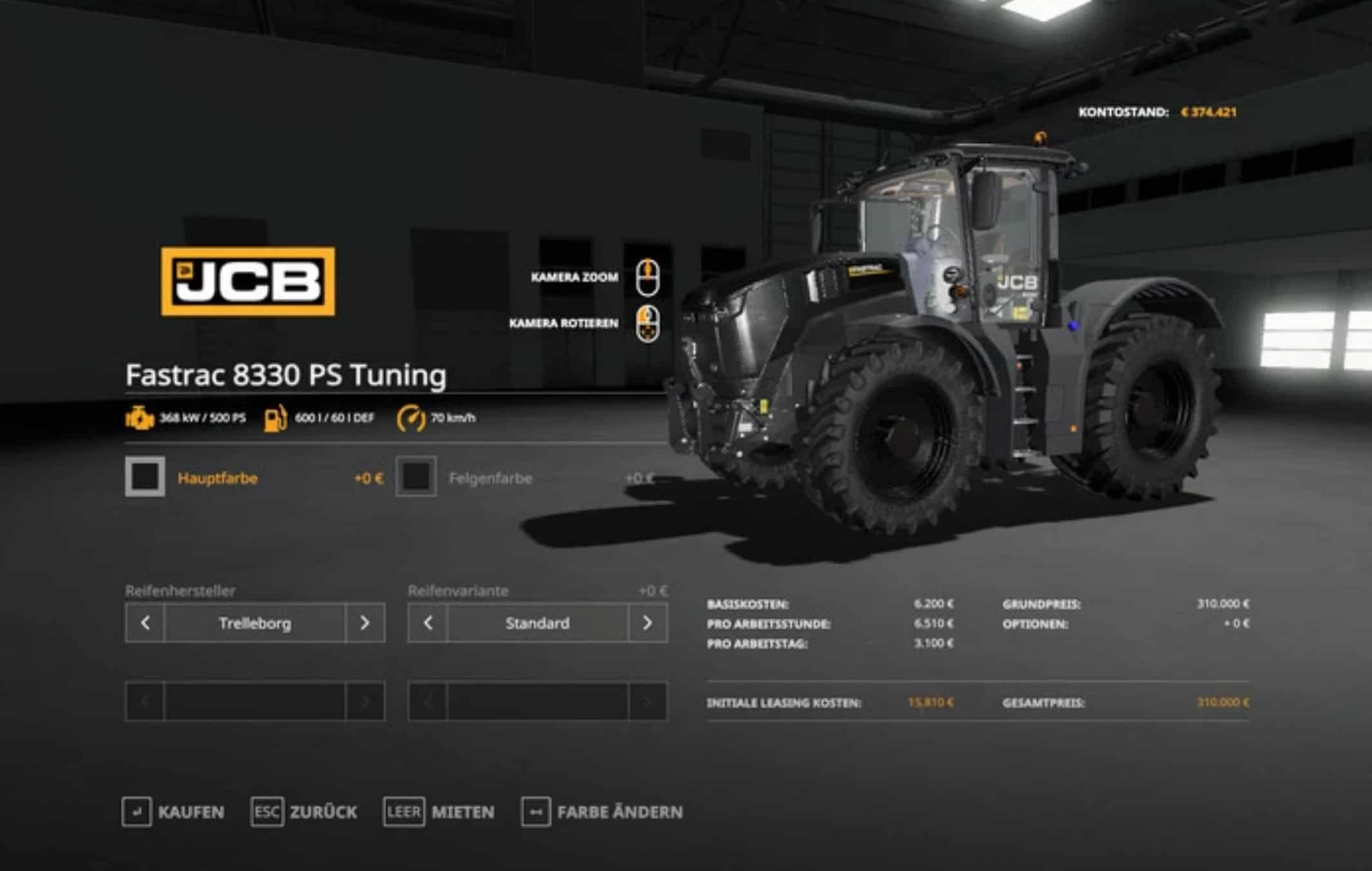Go back with Zurück
Image resolution: width=1372 pixels, height=871 pixels.
(x=304, y=812)
